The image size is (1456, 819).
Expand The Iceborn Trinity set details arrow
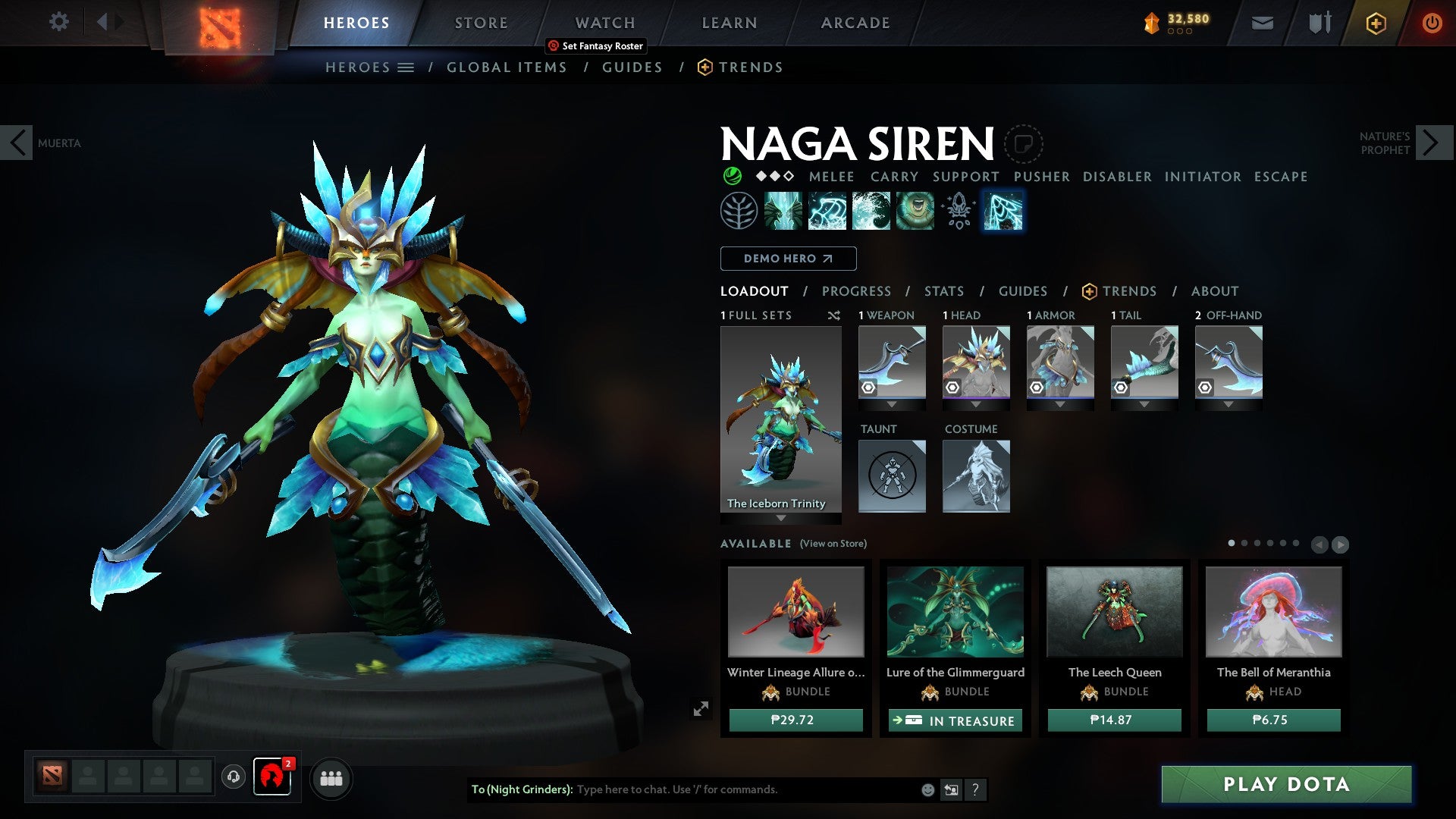click(x=781, y=519)
